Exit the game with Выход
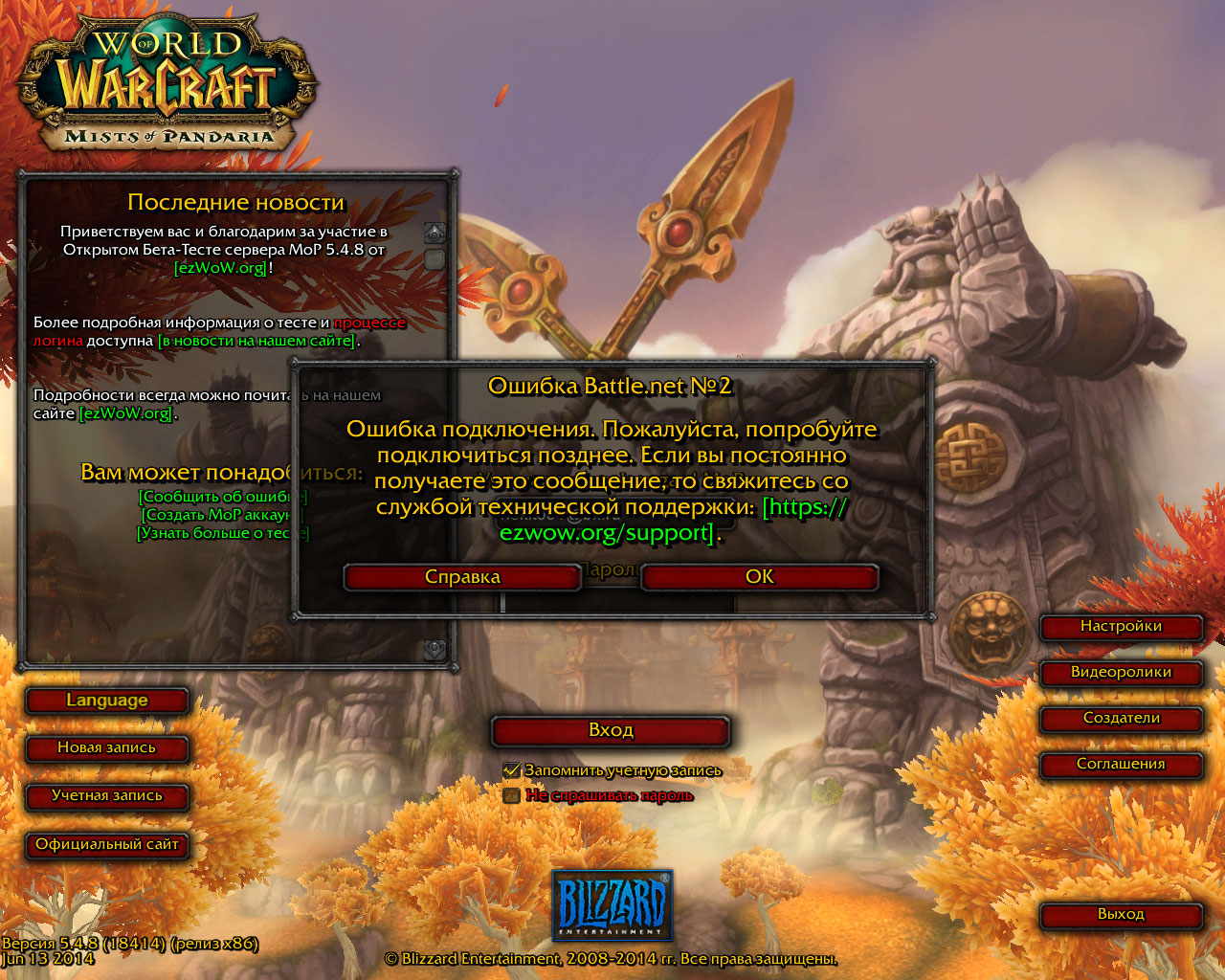1225x980 pixels. click(1121, 915)
